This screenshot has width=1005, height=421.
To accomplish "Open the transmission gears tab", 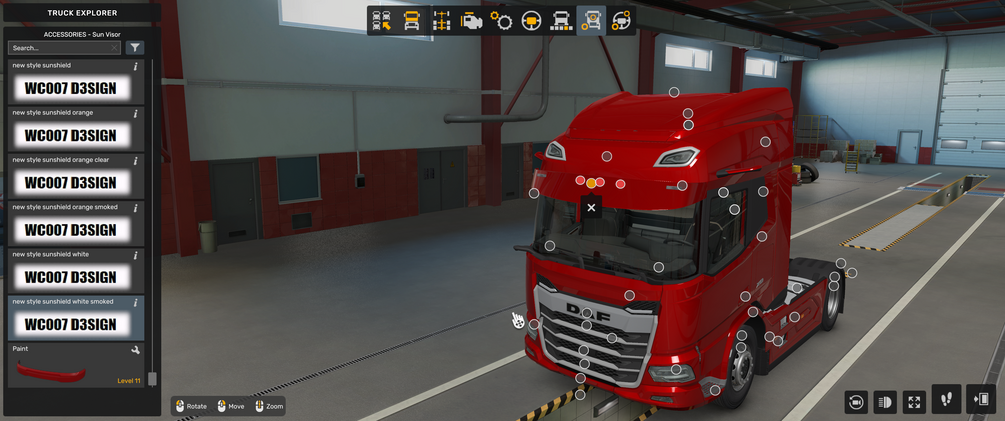I will (501, 21).
